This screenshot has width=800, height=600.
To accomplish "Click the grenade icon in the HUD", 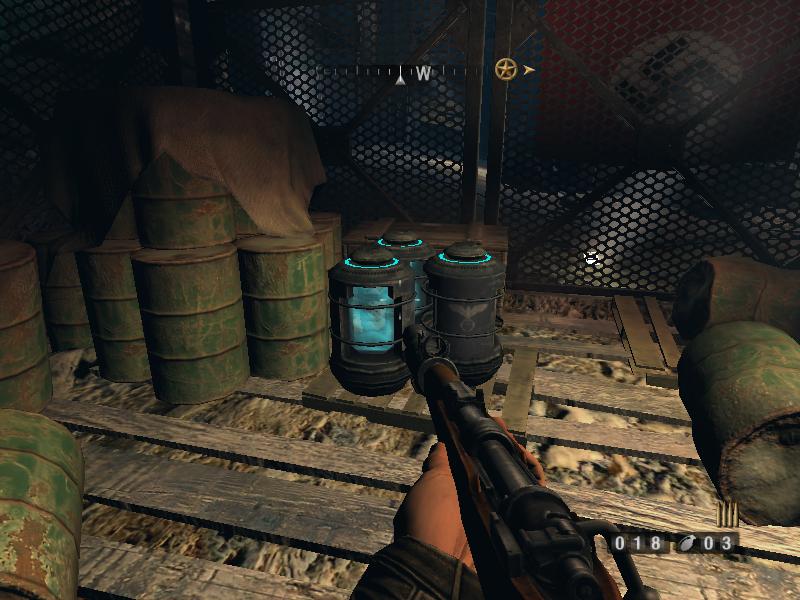I will [x=688, y=544].
